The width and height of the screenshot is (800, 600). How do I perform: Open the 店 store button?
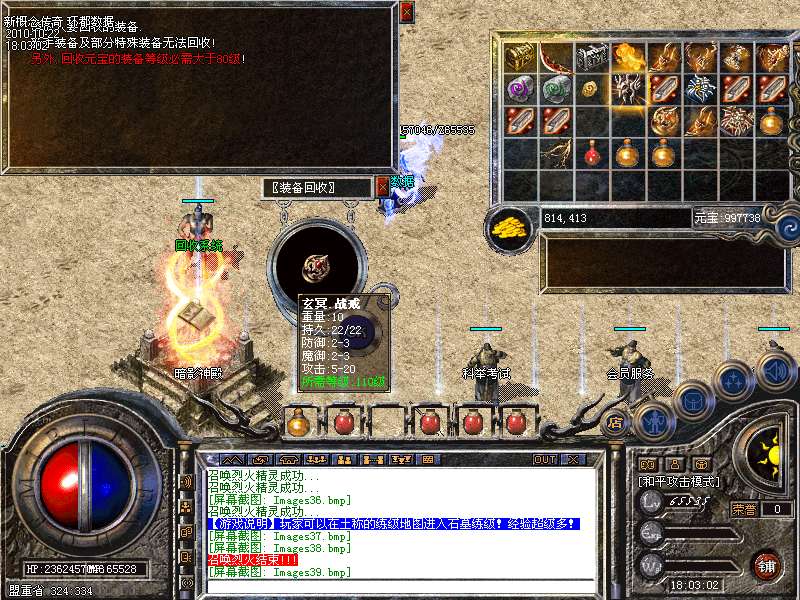(616, 423)
